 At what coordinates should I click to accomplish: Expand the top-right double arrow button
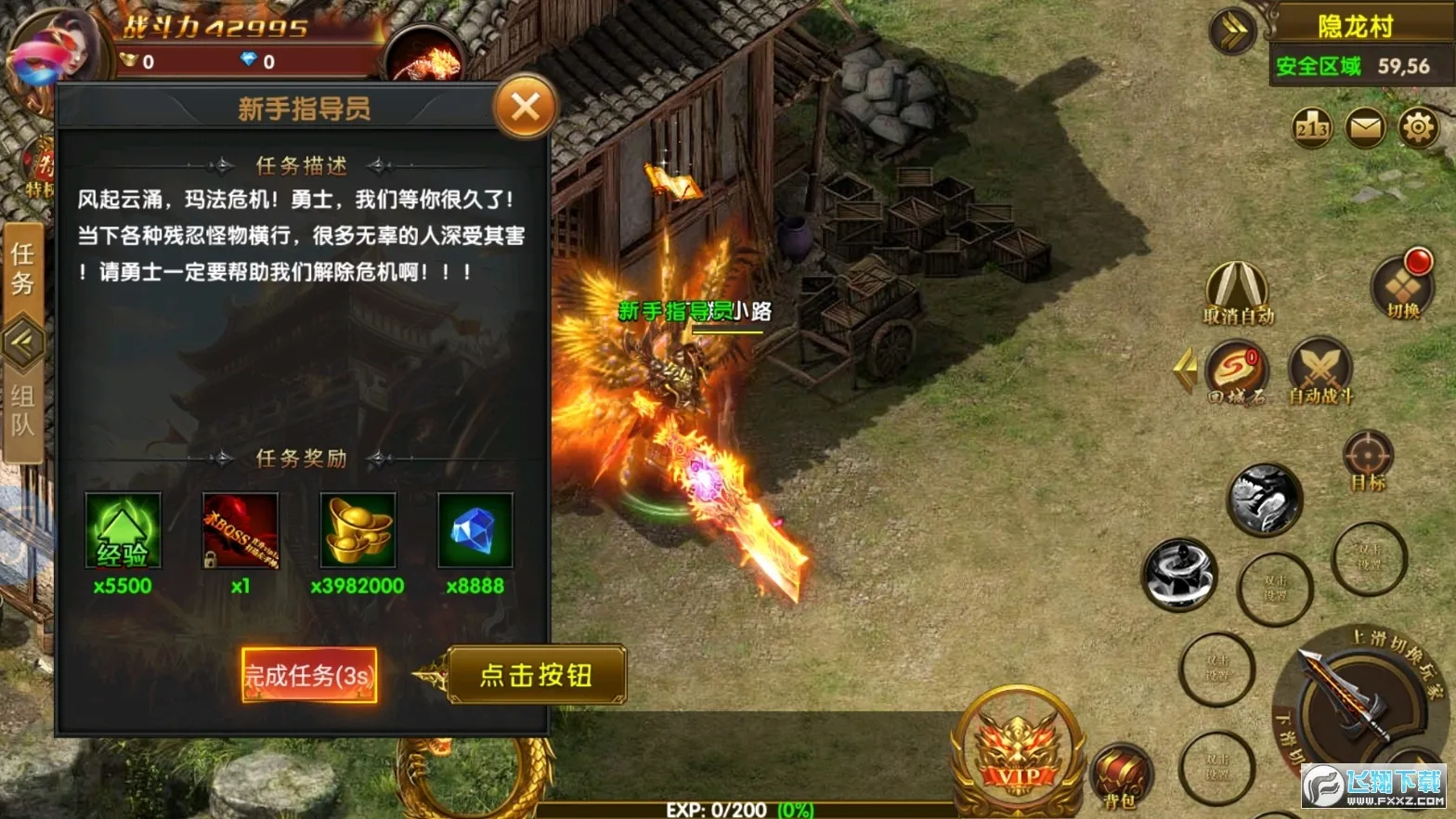(1233, 31)
